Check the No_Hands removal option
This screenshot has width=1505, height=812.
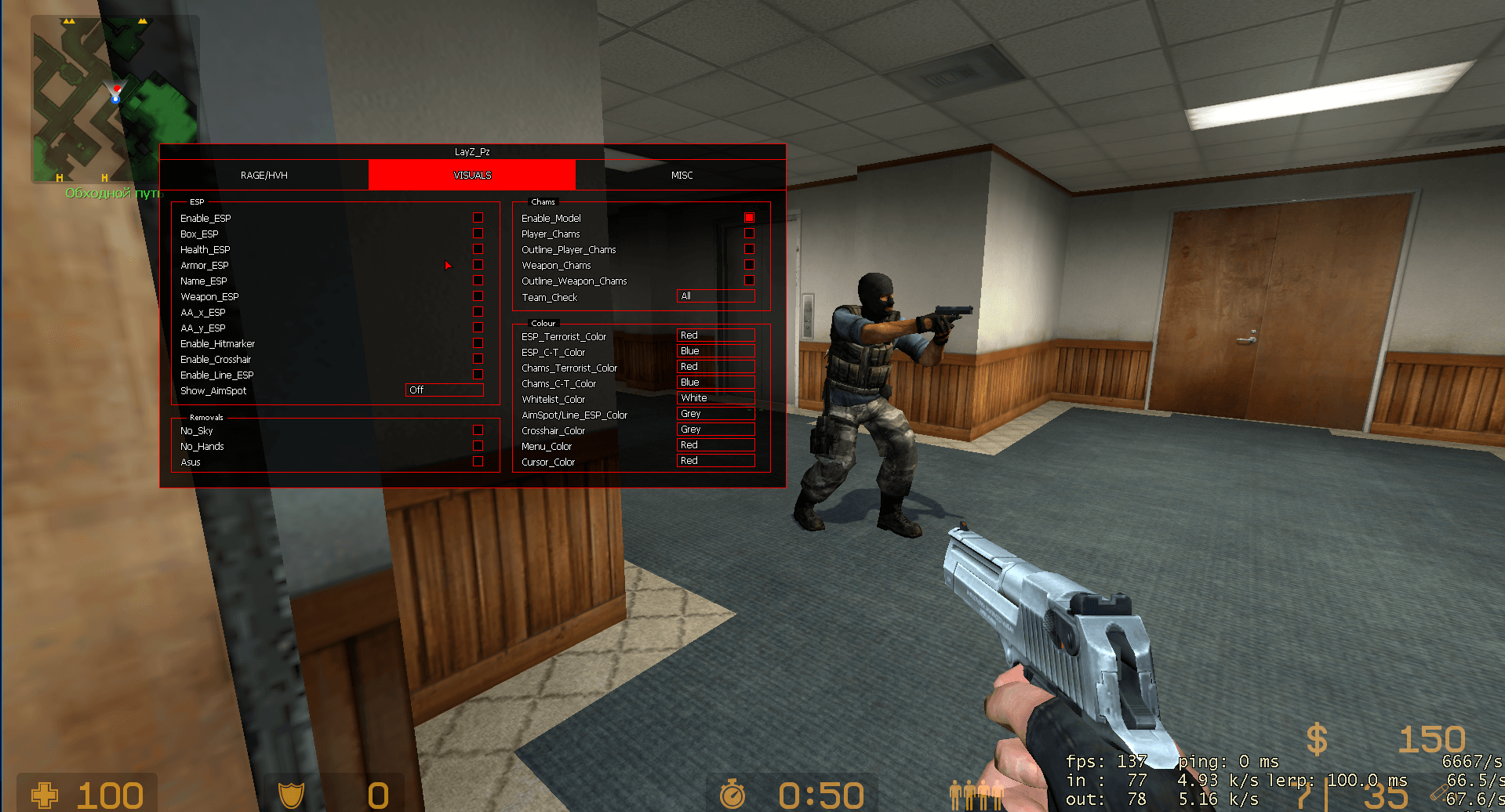[x=478, y=446]
